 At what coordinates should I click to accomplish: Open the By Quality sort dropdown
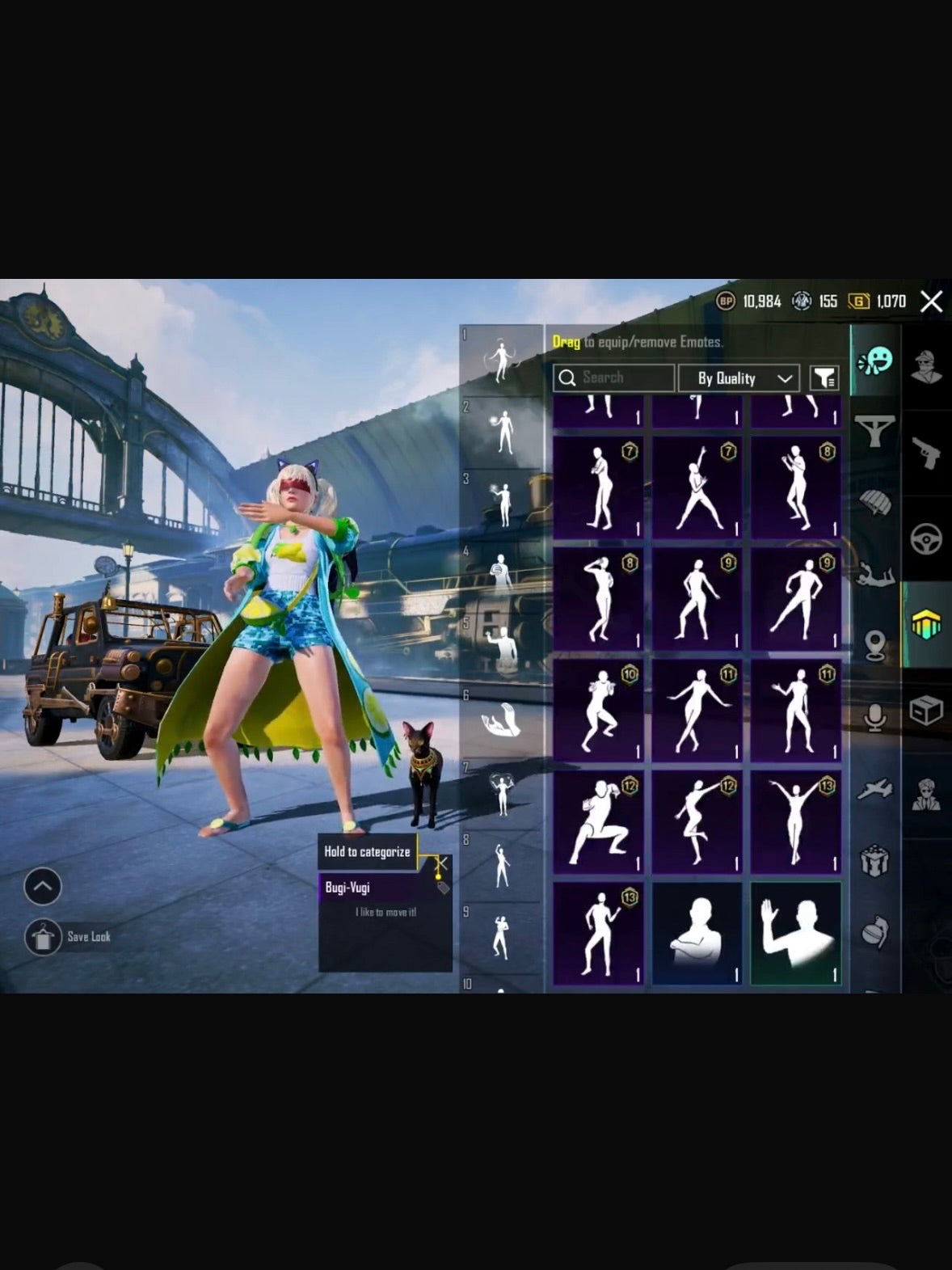739,378
